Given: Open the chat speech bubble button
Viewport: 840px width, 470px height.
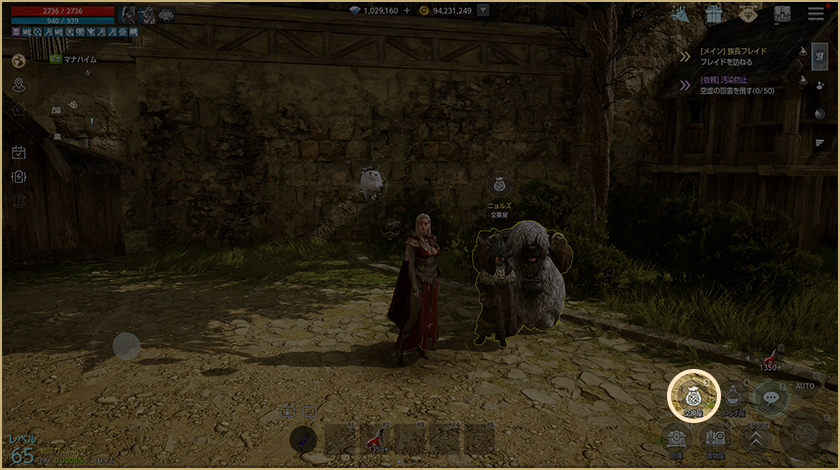Looking at the screenshot, I should point(771,398).
